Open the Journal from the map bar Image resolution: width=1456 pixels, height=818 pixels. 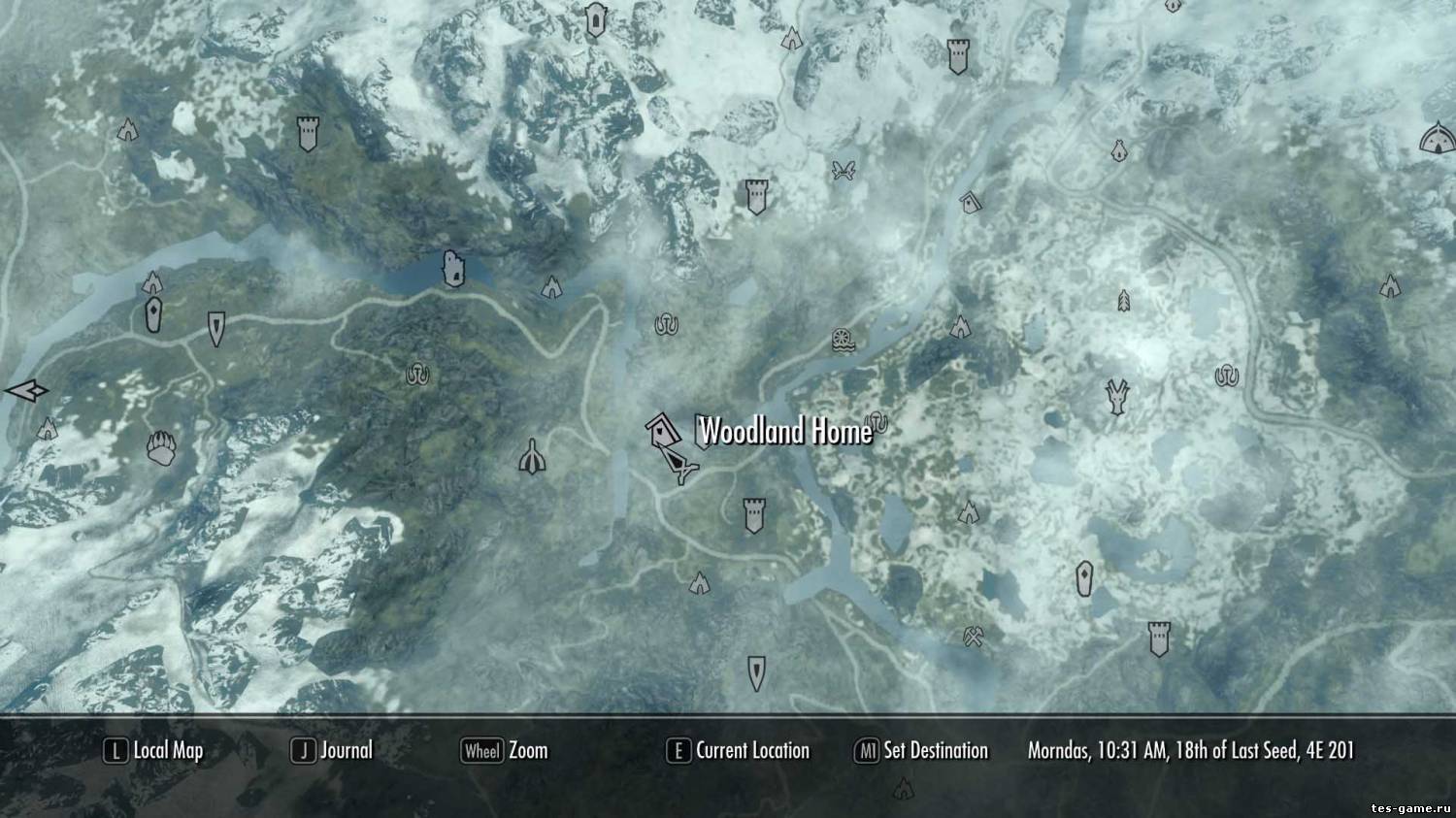tap(332, 750)
